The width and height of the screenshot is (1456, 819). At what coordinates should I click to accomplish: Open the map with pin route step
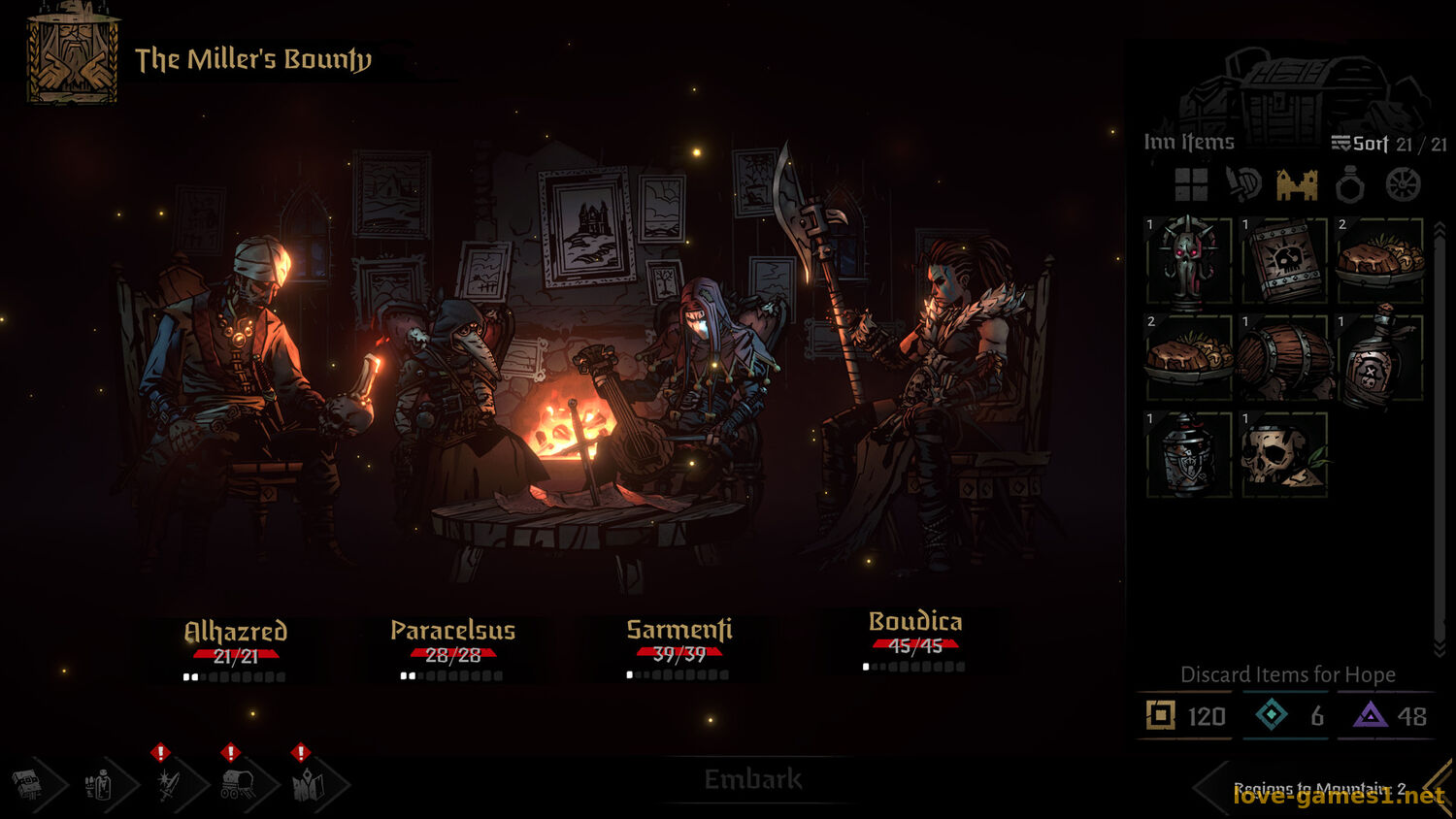(309, 784)
